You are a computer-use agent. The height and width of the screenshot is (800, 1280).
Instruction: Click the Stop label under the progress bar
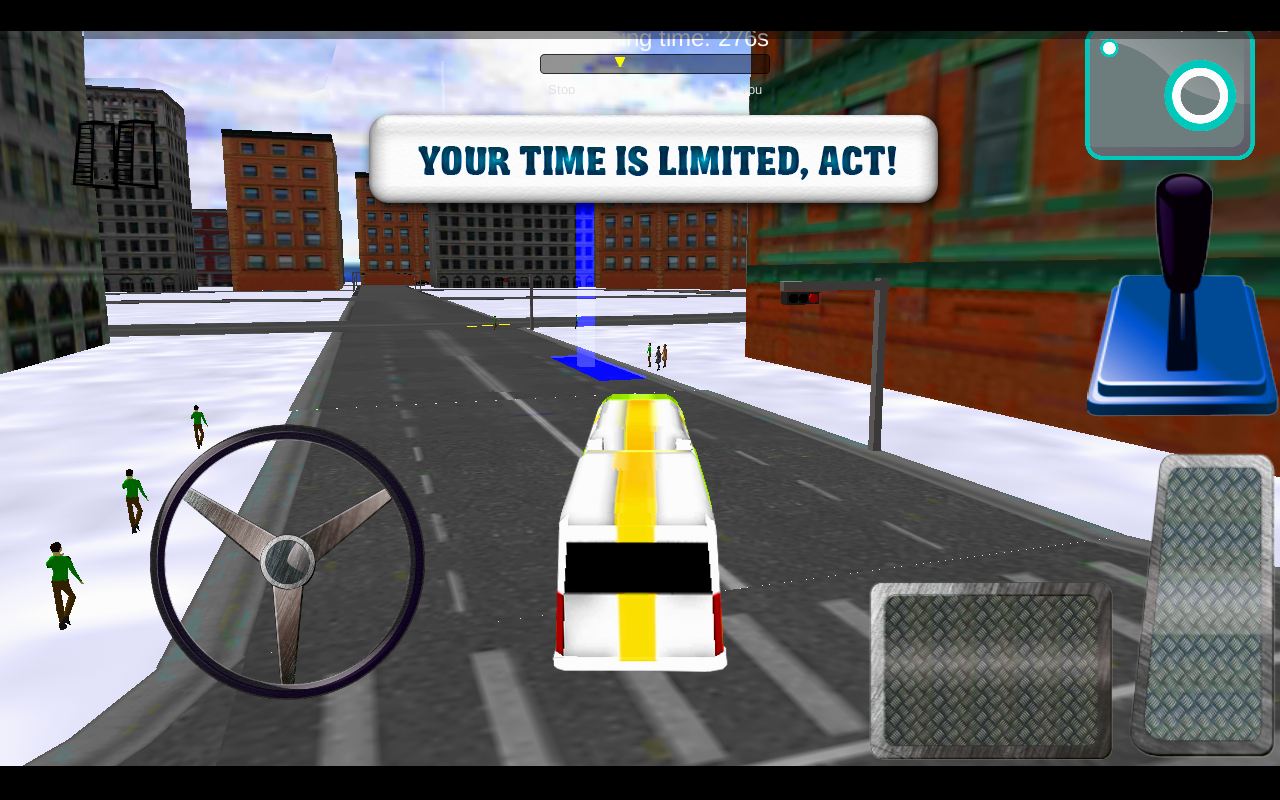[x=561, y=89]
